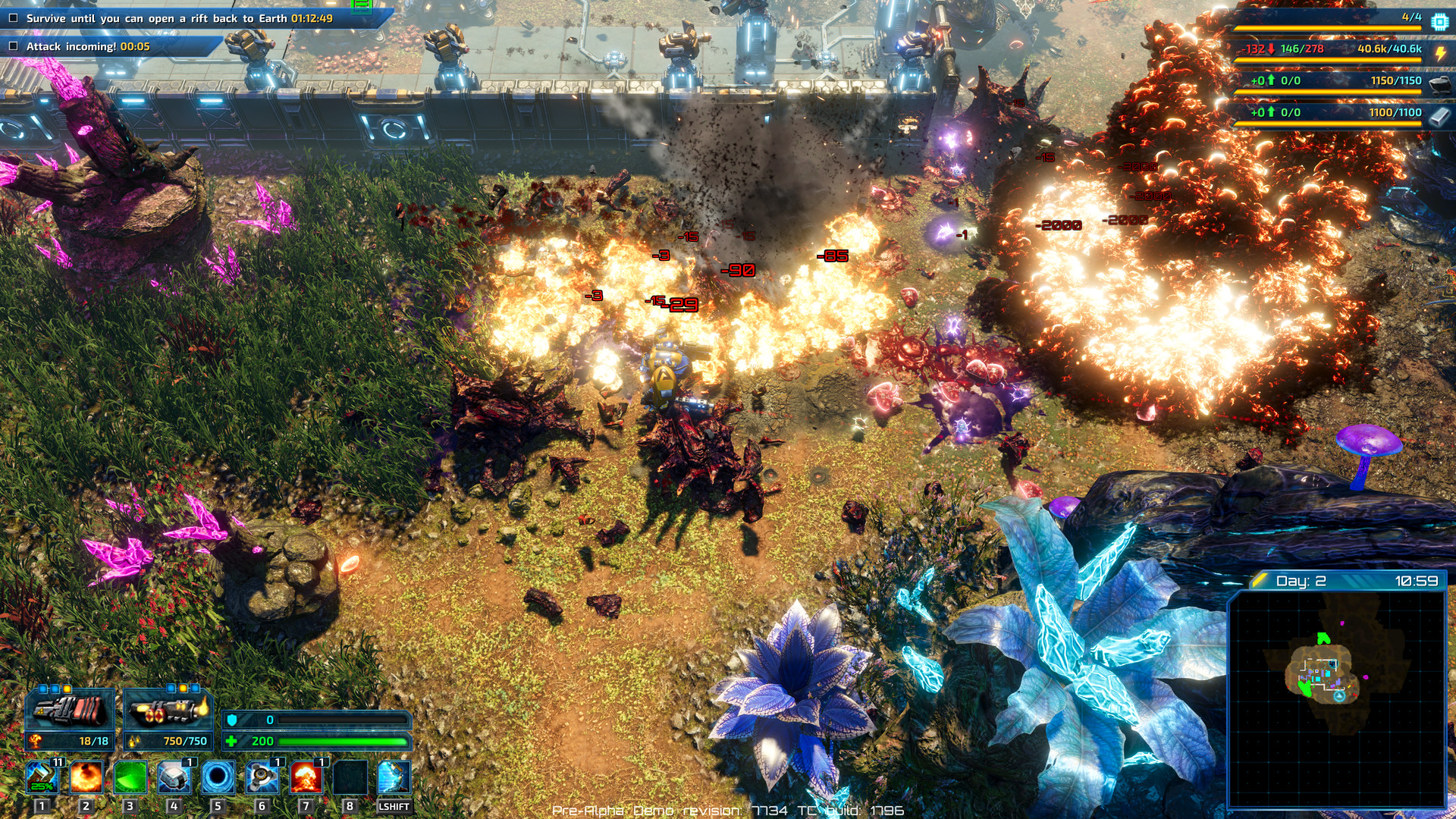Viewport: 1456px width, 819px height.
Task: Activate the fire blast ability in slot 2
Action: tap(86, 775)
